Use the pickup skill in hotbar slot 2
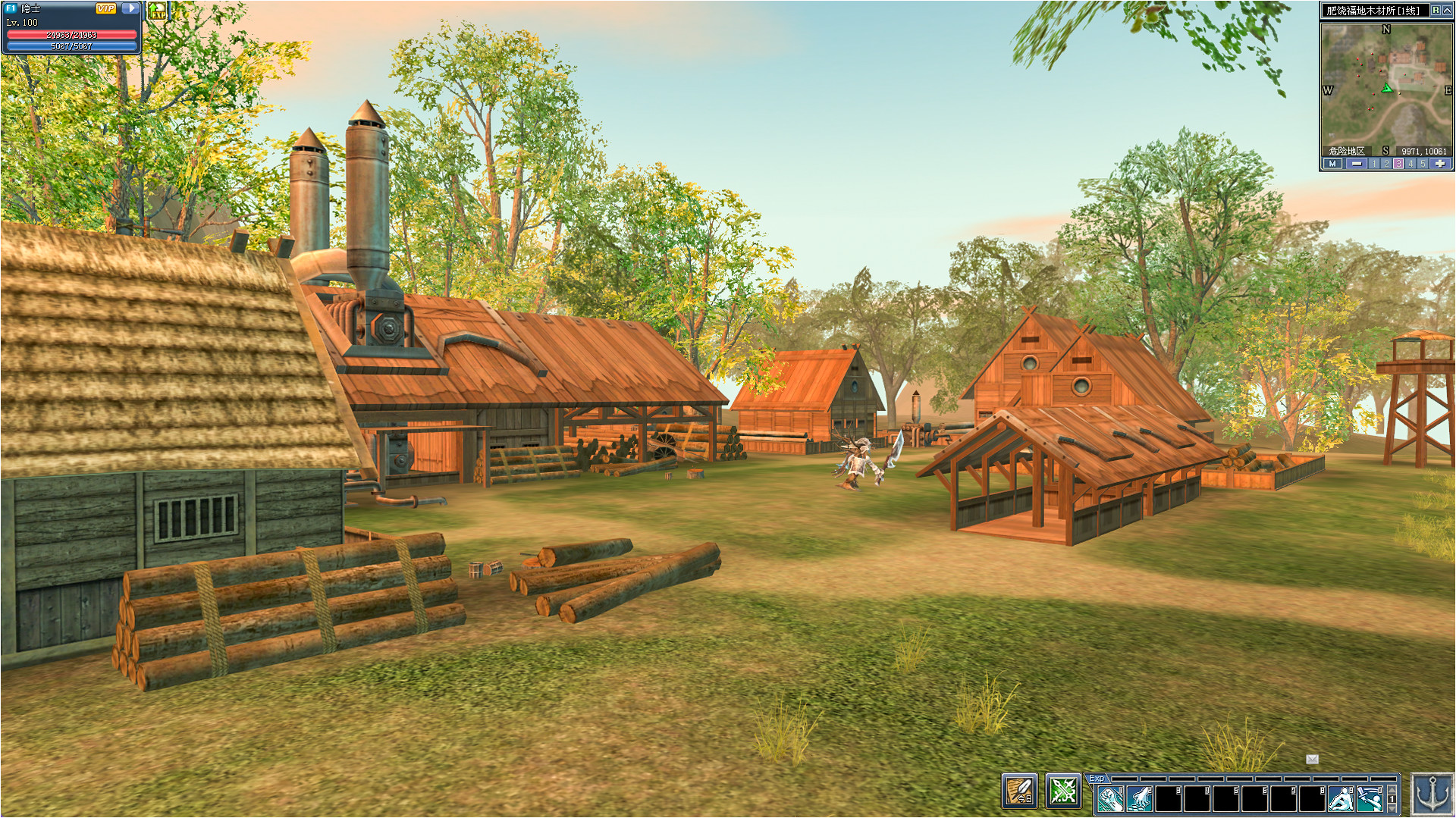 coord(1138,799)
